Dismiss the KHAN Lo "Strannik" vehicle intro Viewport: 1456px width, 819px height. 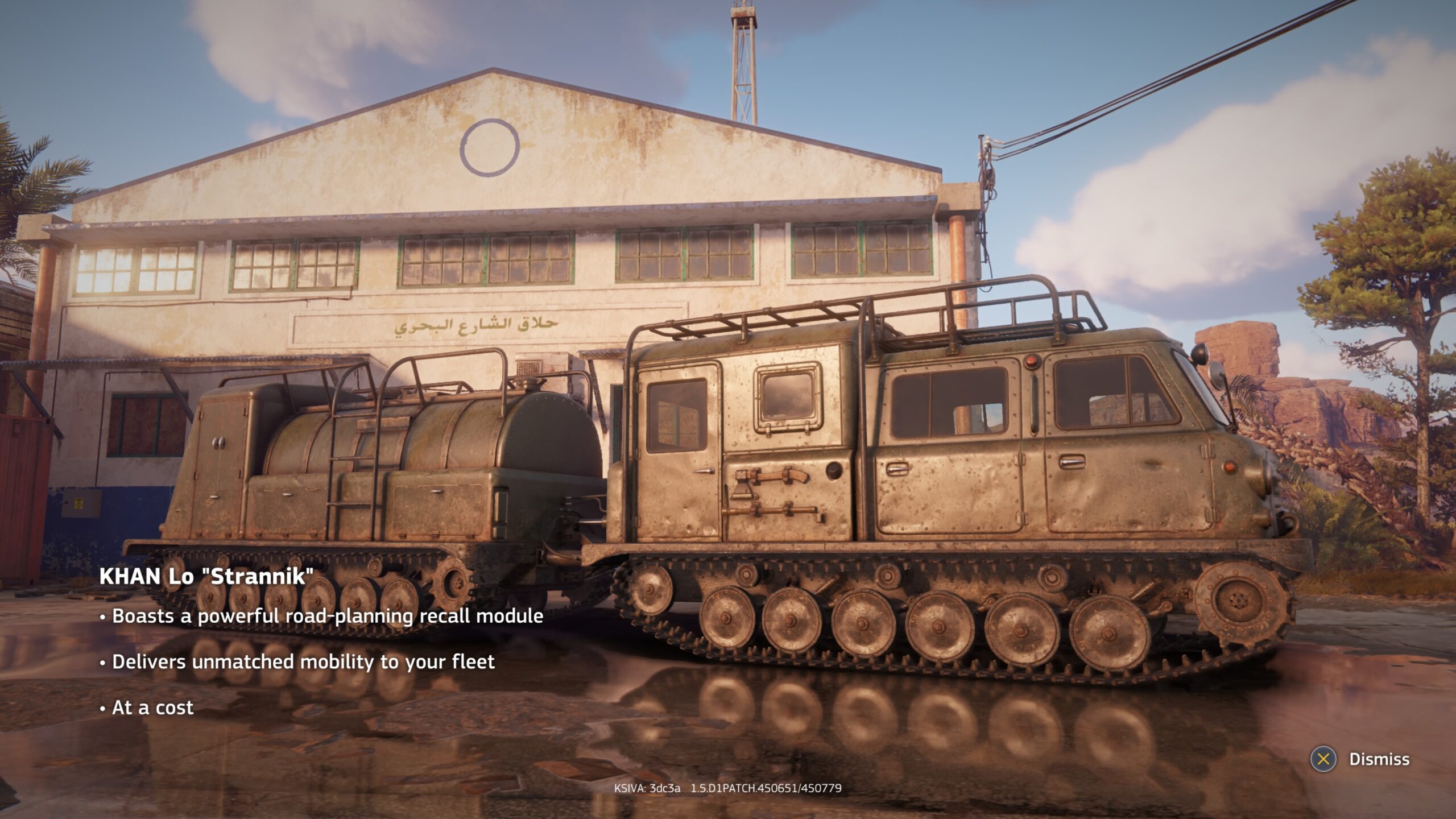pos(1360,759)
